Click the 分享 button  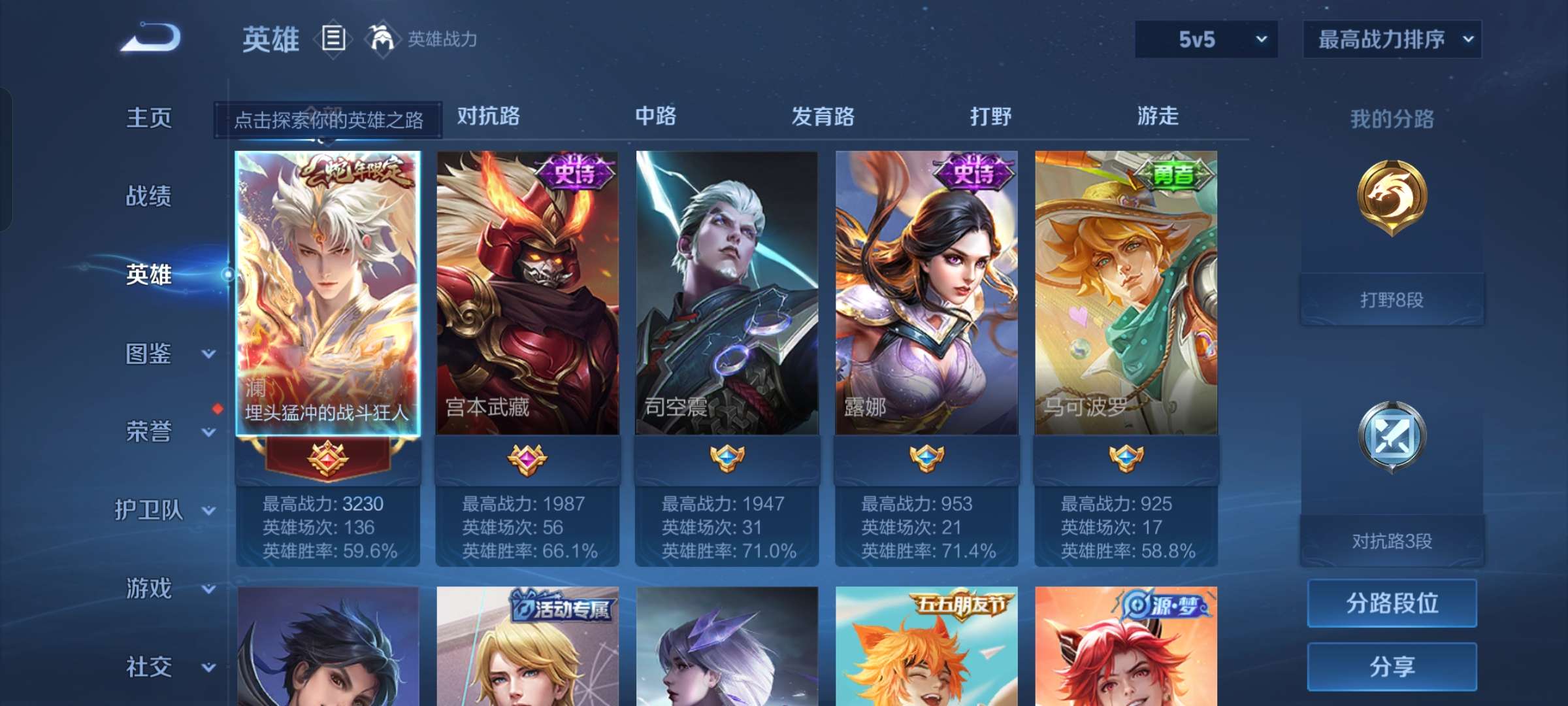1391,667
